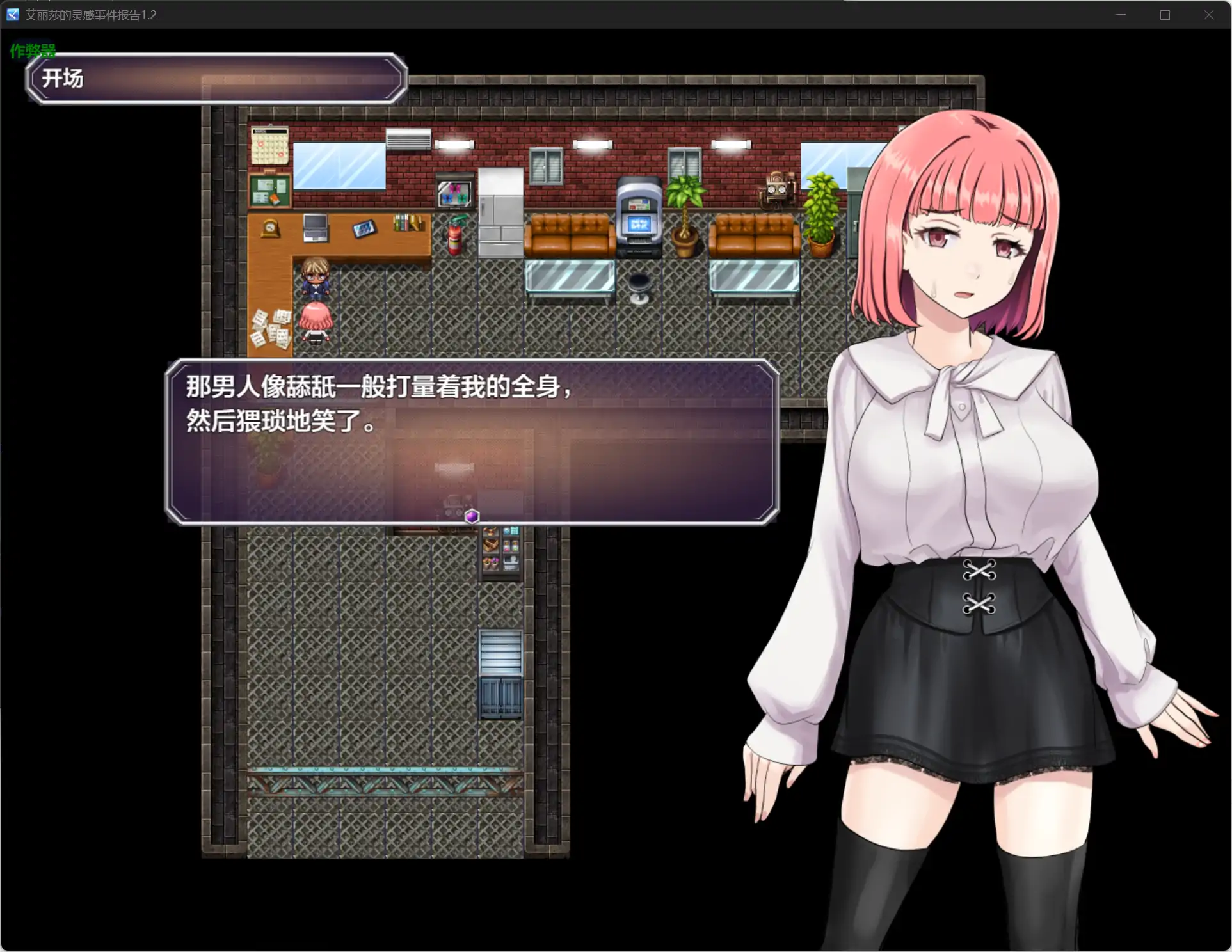Select the wall calendar in the corner

click(x=271, y=146)
